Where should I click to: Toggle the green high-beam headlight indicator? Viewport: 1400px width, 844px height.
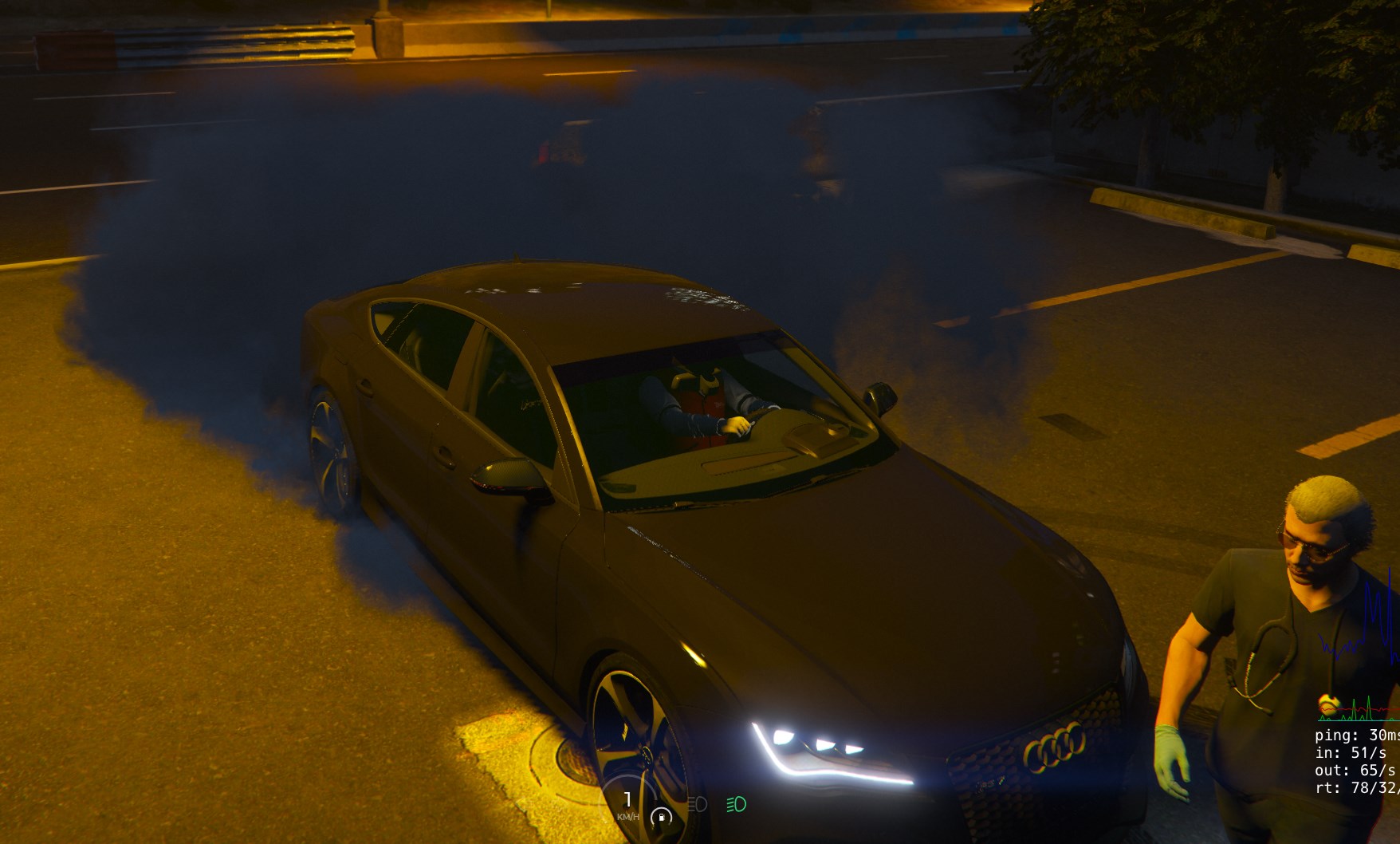736,804
